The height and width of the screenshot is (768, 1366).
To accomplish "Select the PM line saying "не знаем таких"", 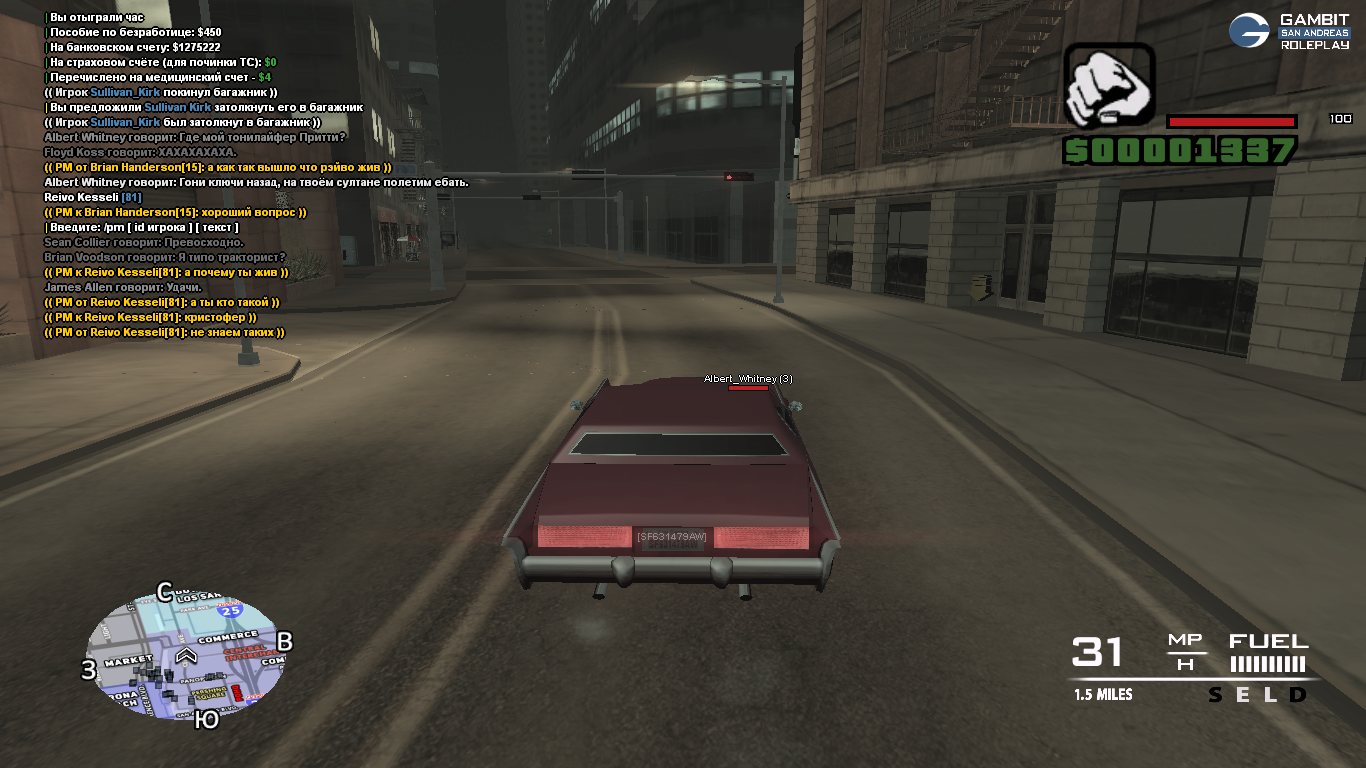I will pyautogui.click(x=165, y=333).
